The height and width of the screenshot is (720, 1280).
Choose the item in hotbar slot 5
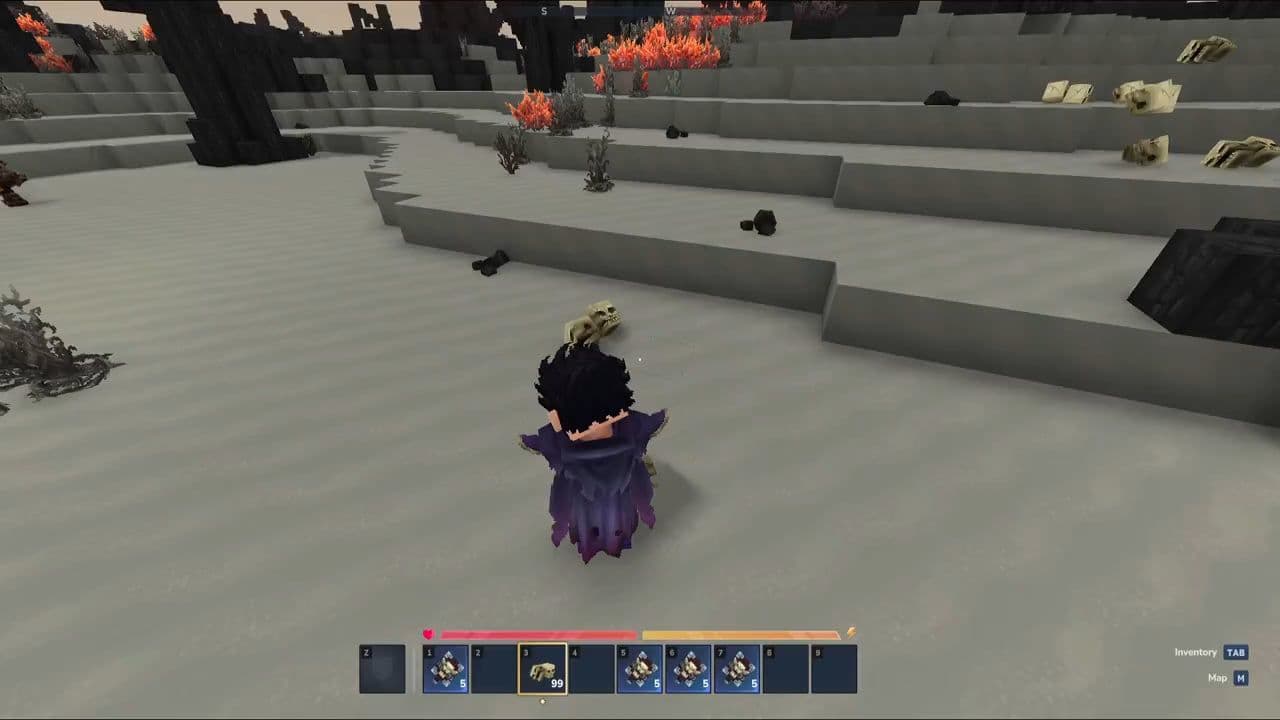point(639,669)
